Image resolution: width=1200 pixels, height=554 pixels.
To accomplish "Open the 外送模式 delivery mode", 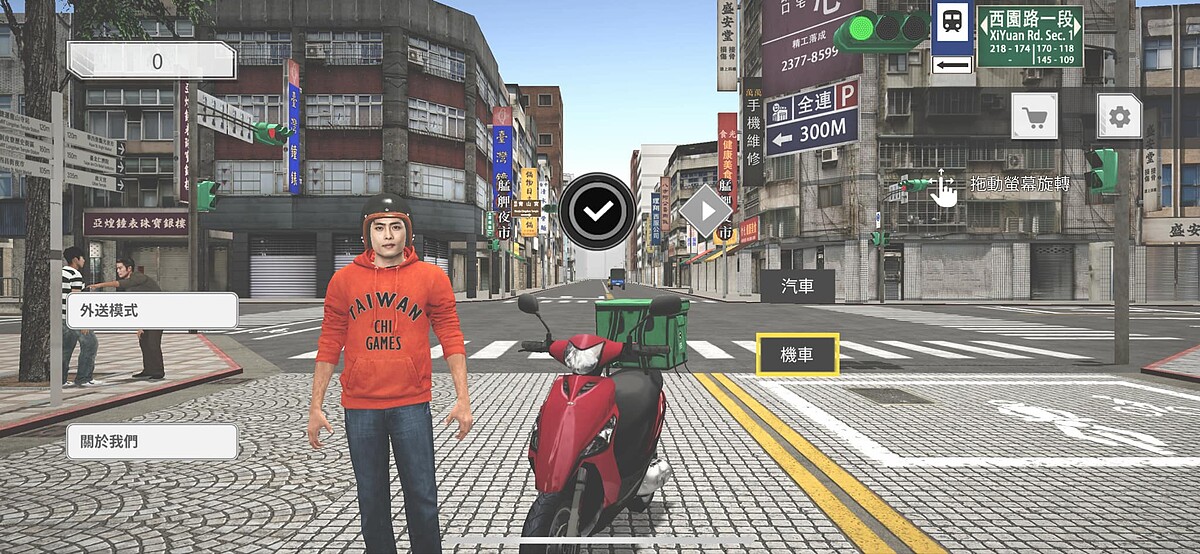I will [x=152, y=311].
